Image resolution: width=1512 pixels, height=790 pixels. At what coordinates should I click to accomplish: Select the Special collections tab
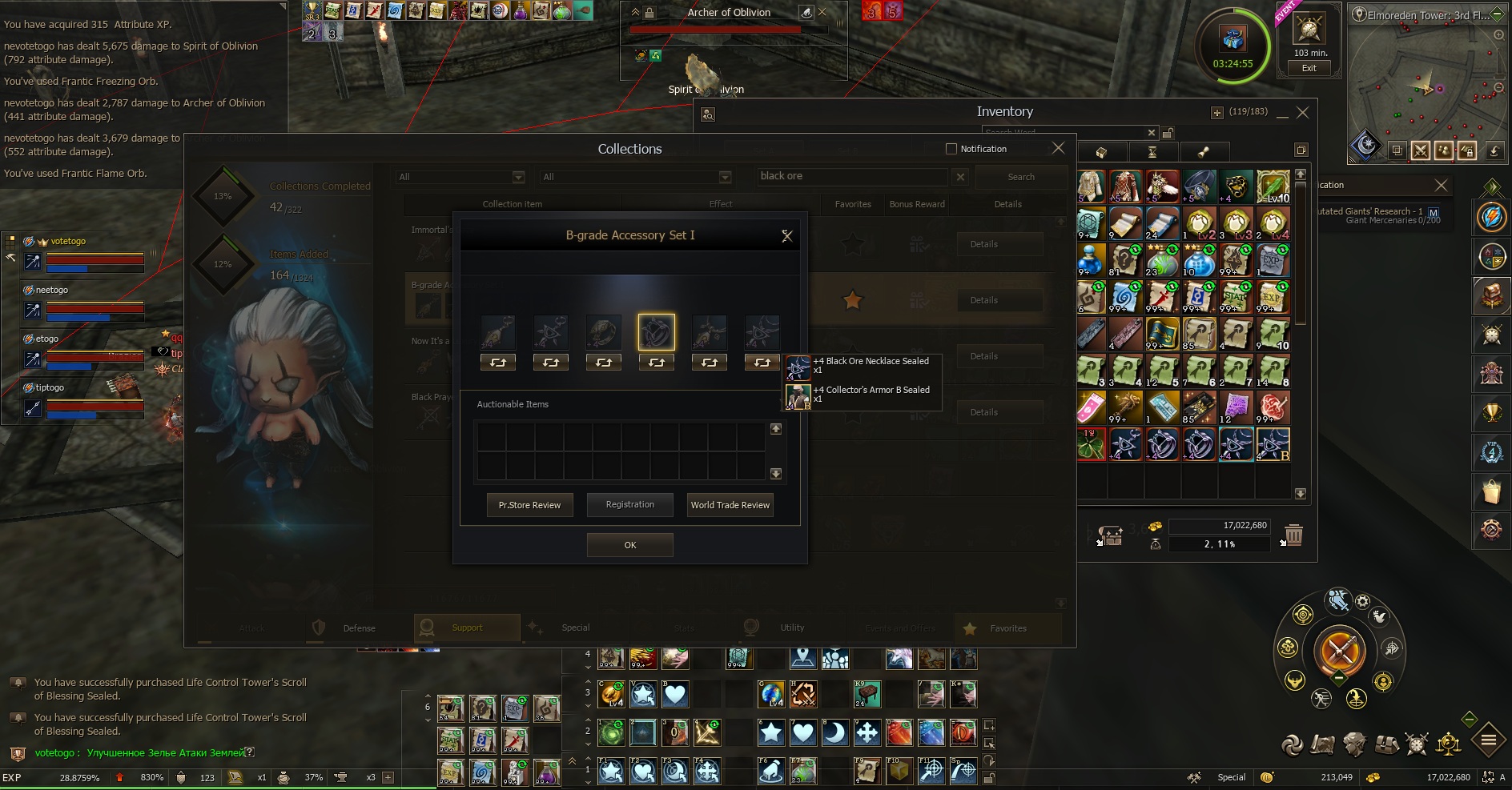click(574, 628)
